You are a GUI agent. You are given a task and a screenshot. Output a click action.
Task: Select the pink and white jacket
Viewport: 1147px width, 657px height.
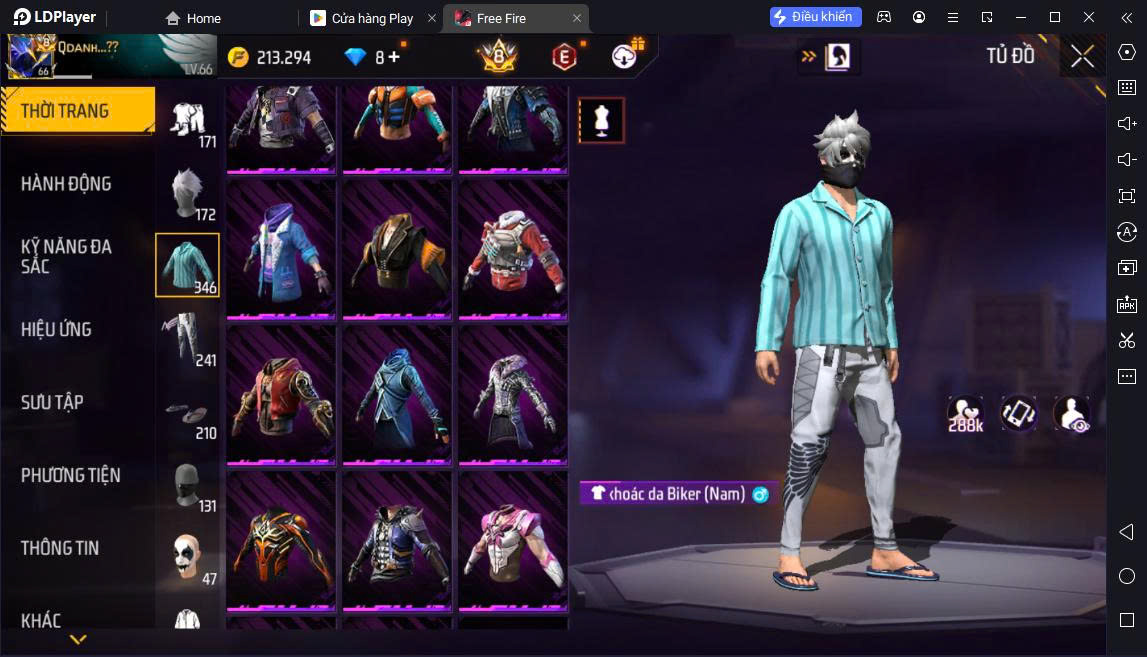coord(513,539)
